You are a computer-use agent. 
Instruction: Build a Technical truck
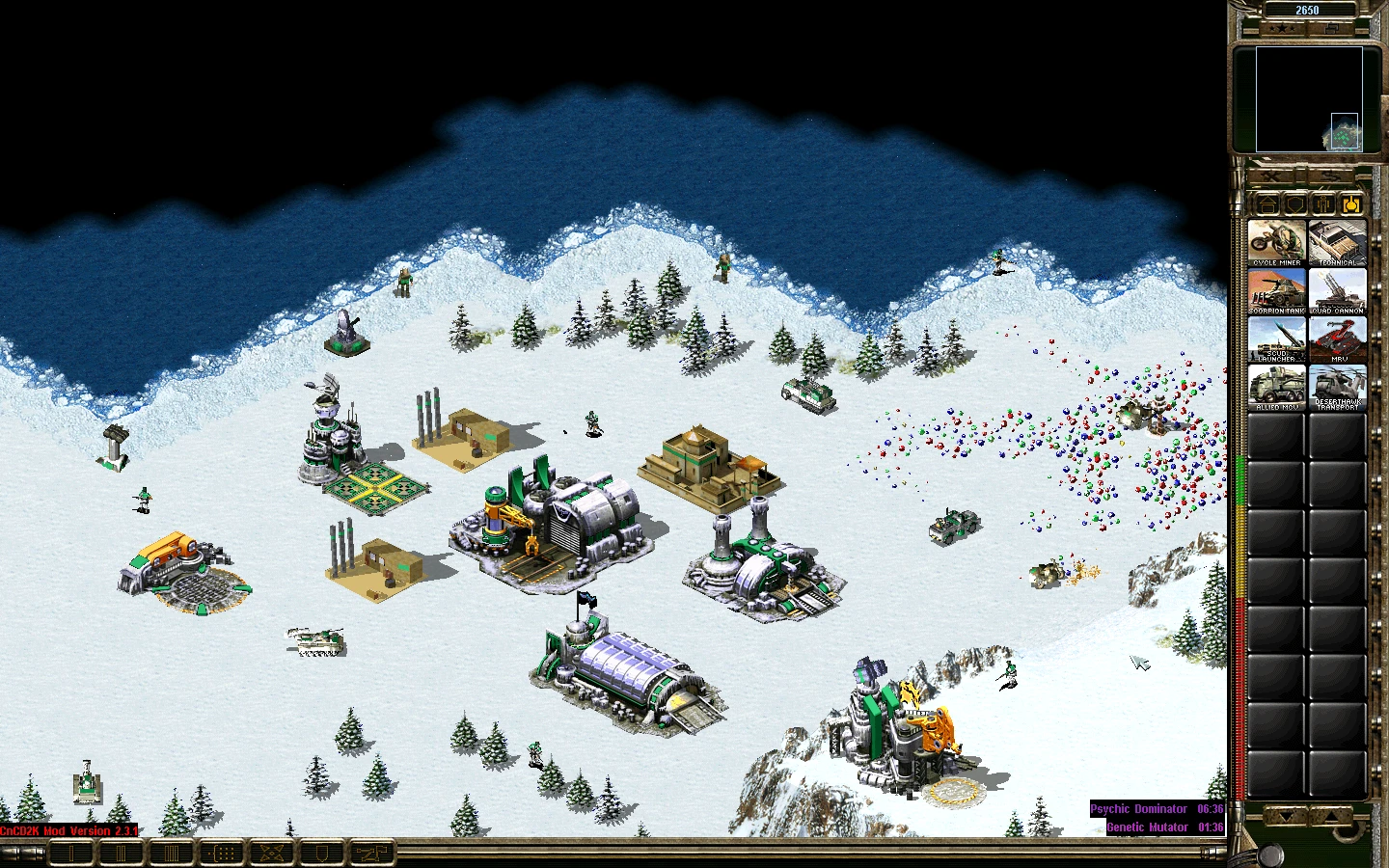[x=1337, y=241]
